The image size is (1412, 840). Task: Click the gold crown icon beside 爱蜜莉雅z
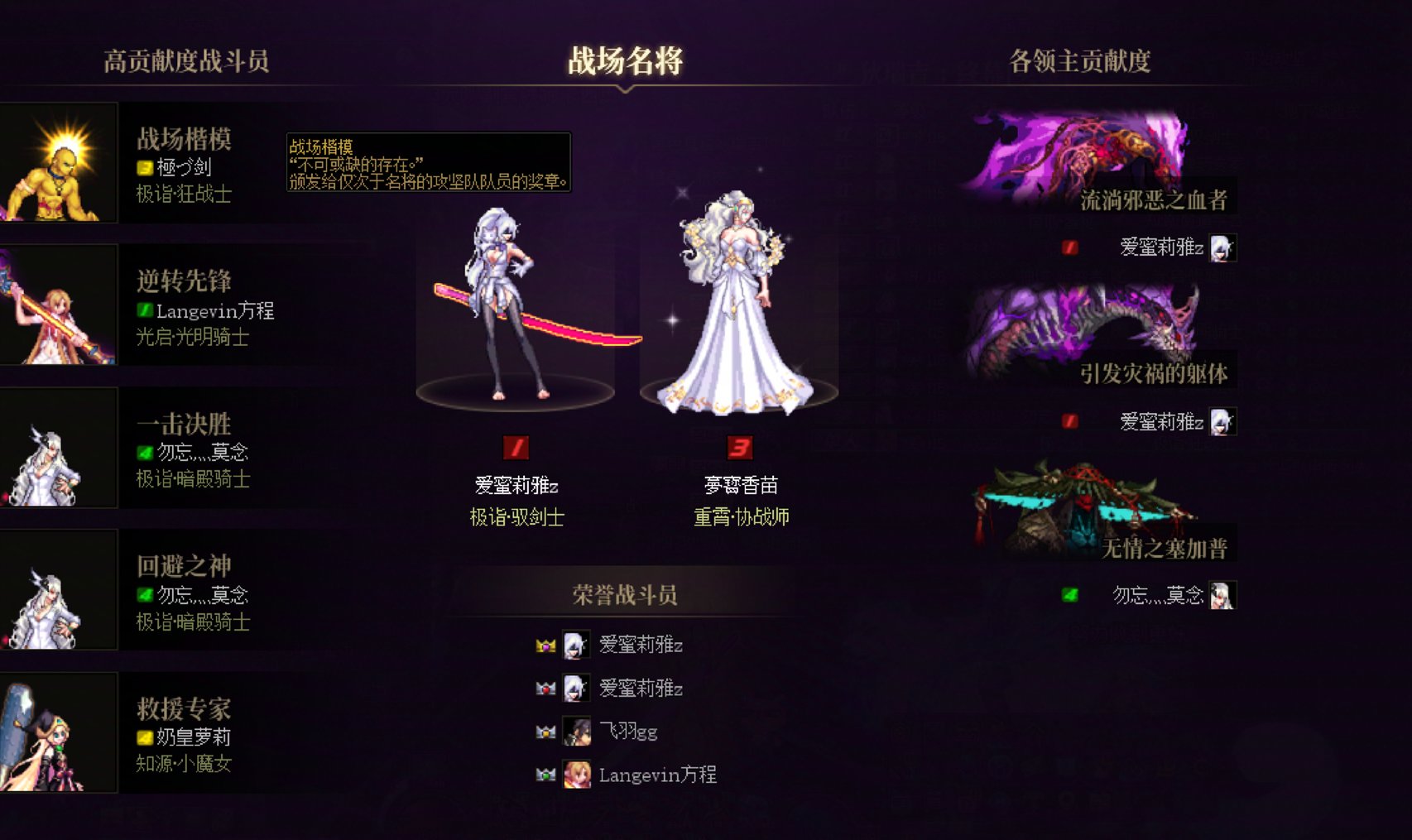point(545,645)
